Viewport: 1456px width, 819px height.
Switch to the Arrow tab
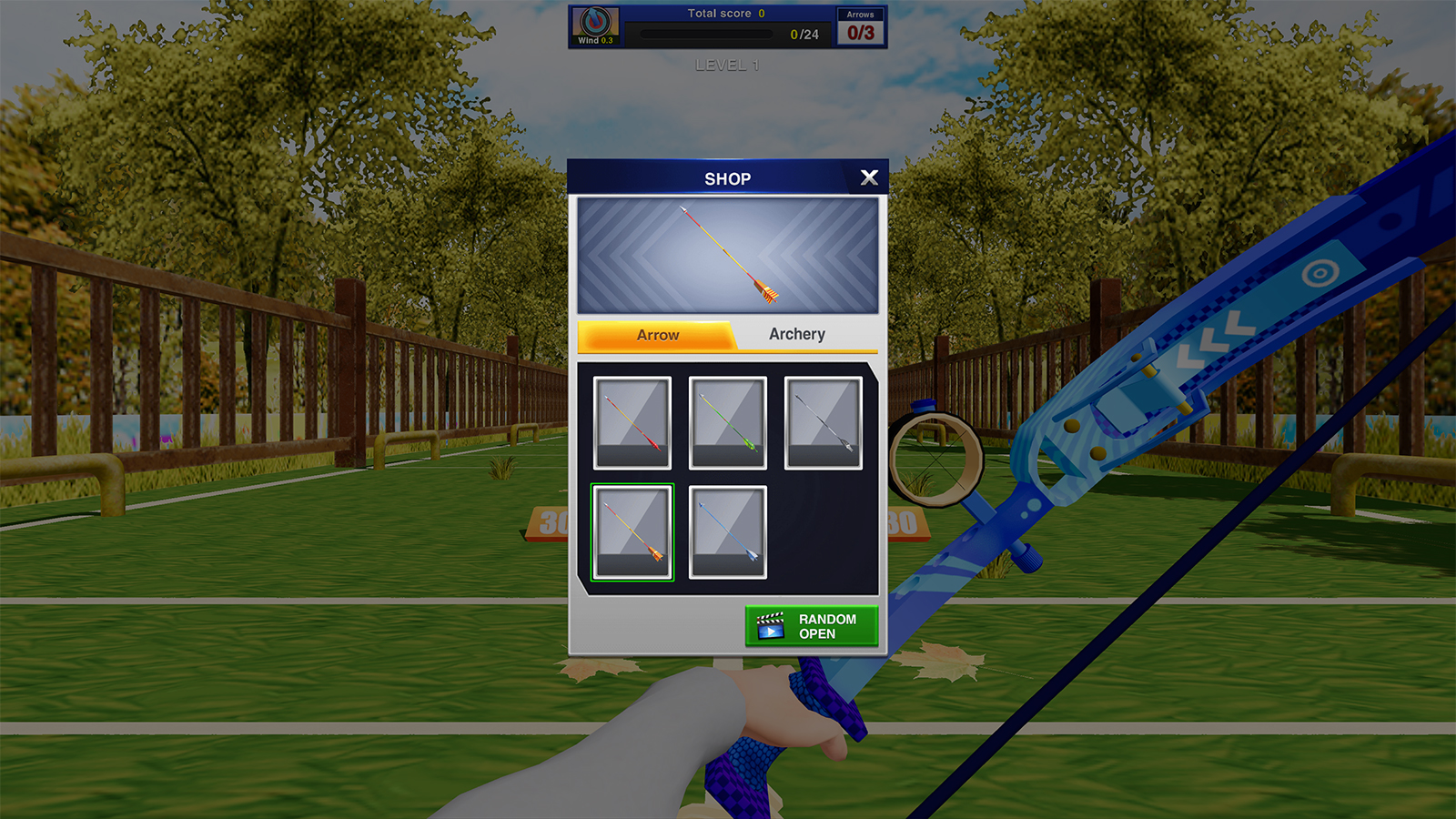(657, 334)
